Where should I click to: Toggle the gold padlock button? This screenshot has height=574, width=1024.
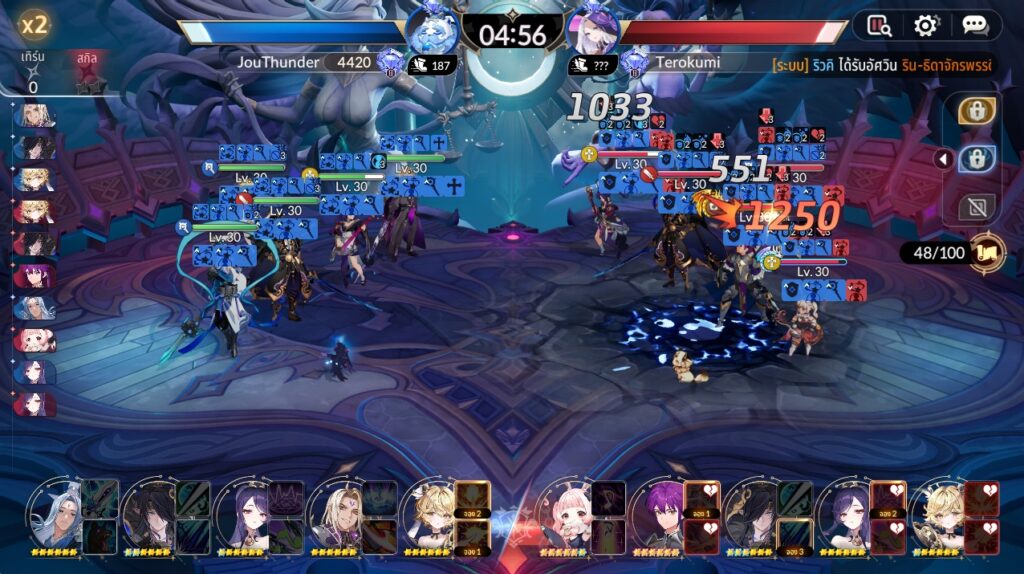click(x=976, y=111)
